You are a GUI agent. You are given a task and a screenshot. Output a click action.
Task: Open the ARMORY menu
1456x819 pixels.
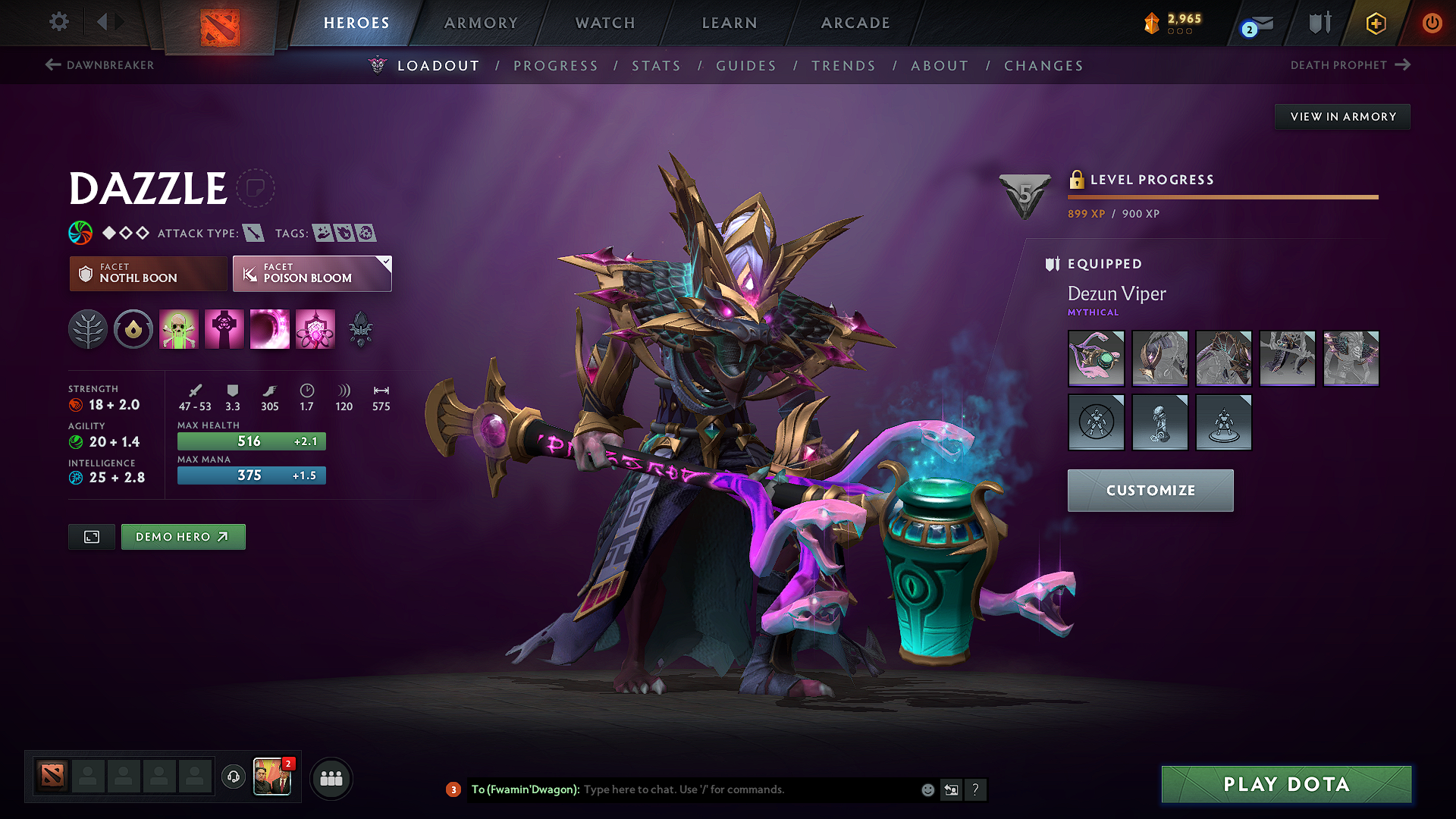pos(481,23)
